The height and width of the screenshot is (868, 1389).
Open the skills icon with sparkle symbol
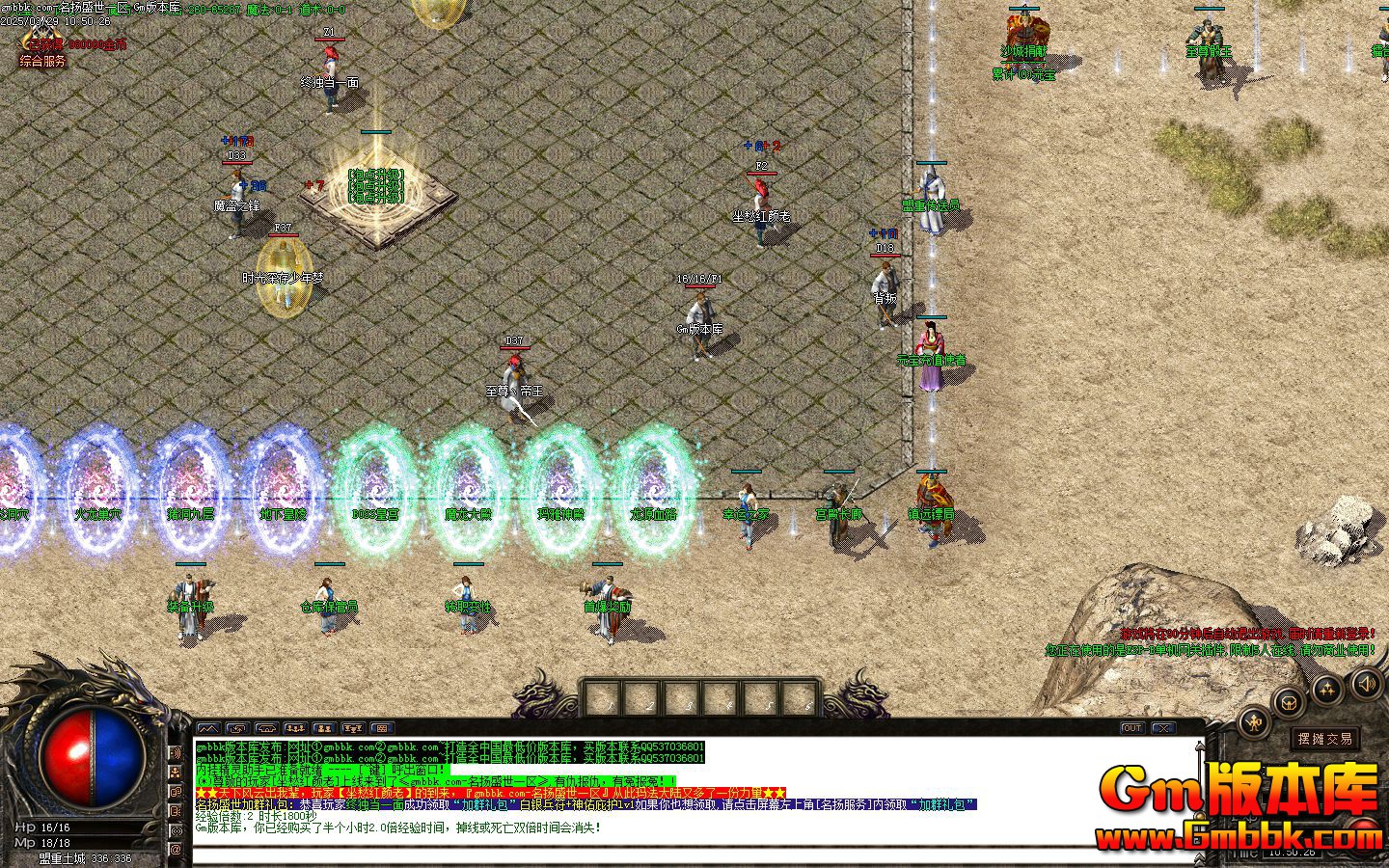pyautogui.click(x=1325, y=692)
